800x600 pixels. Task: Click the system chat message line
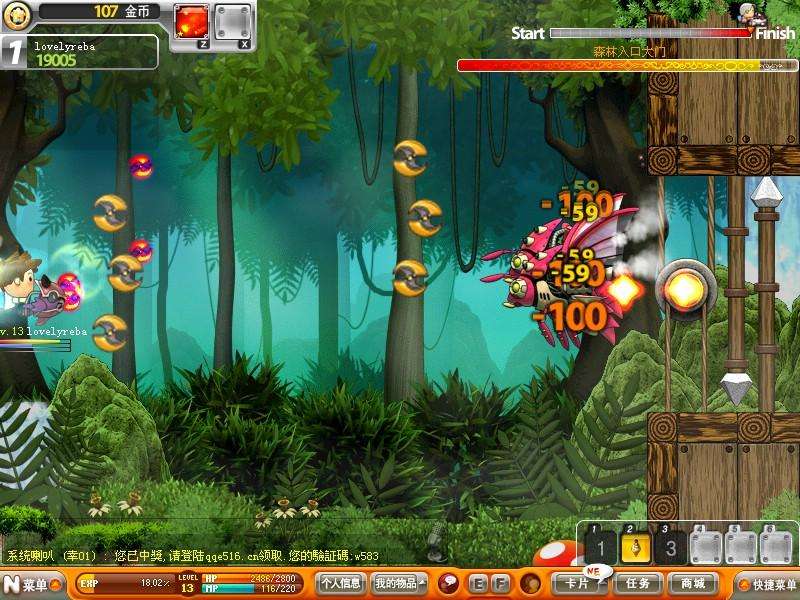click(192, 556)
